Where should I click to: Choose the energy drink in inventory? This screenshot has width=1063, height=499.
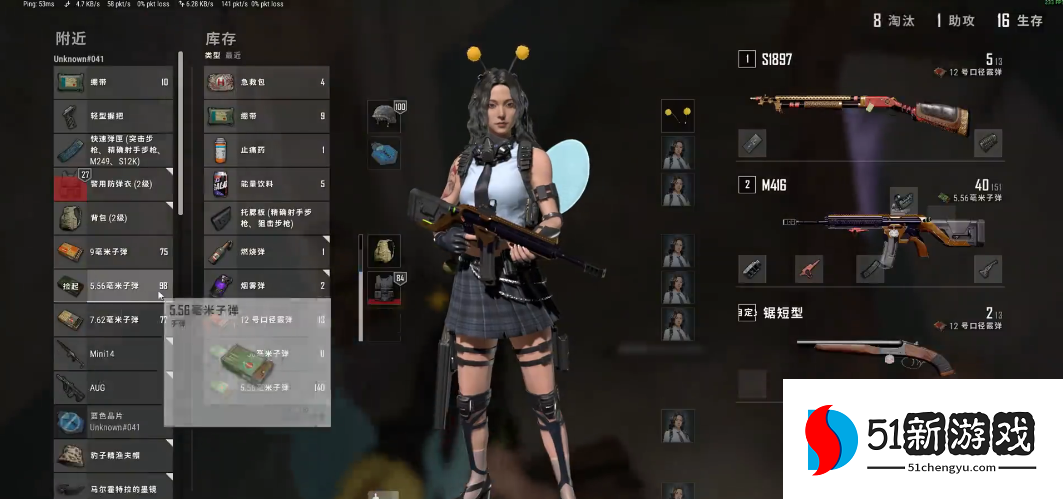[266, 184]
